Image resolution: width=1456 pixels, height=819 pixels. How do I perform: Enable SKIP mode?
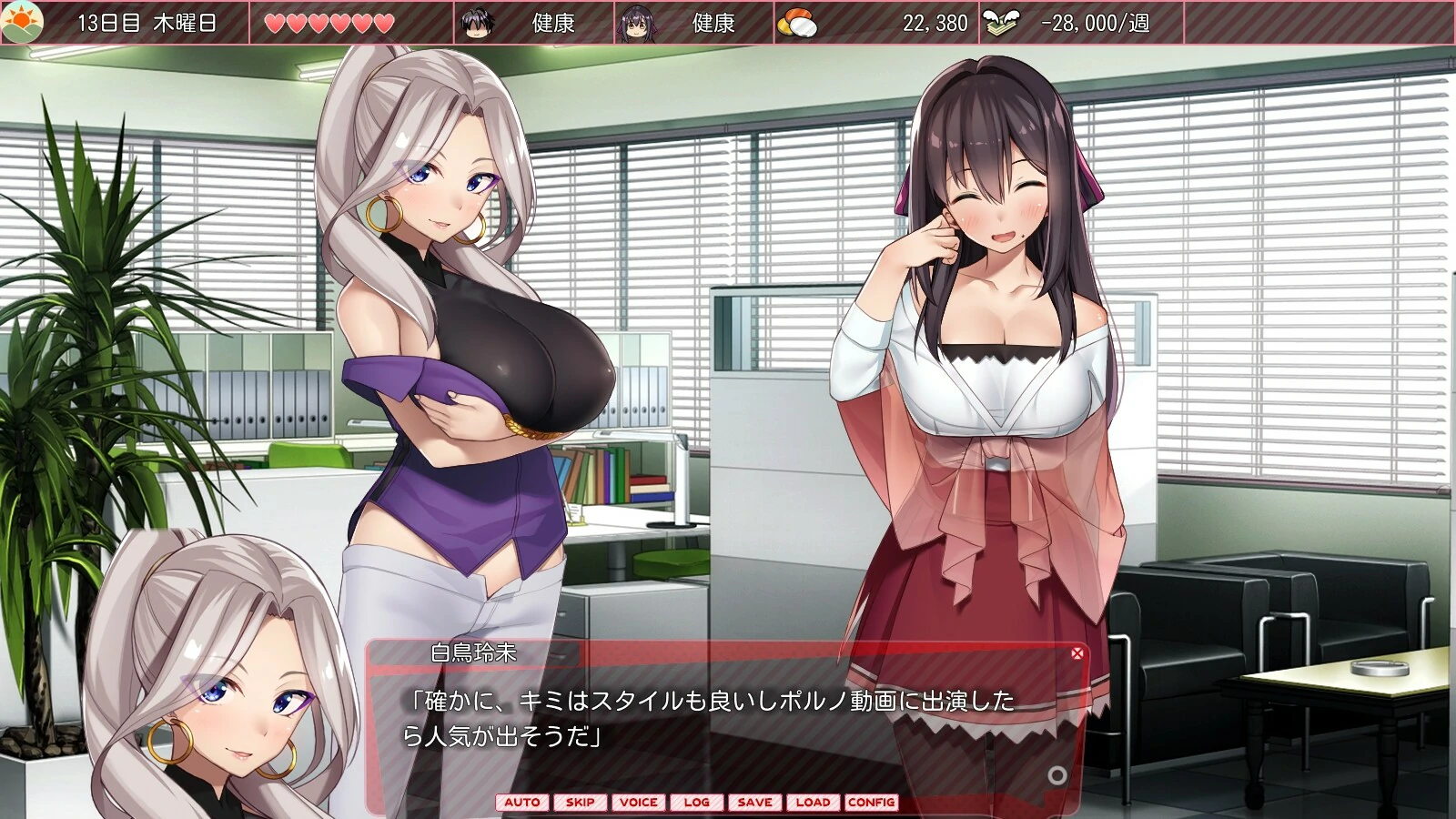[580, 803]
